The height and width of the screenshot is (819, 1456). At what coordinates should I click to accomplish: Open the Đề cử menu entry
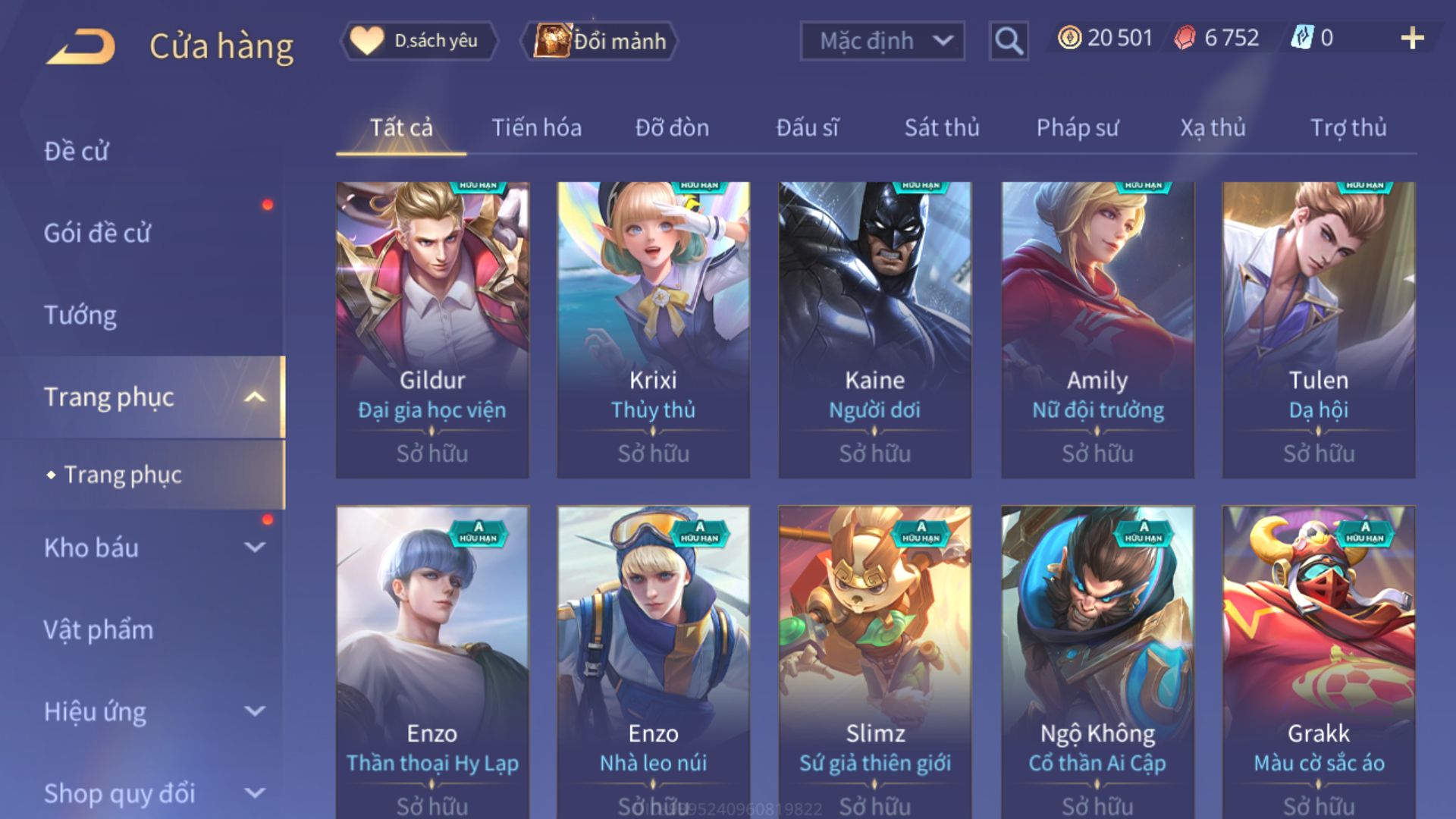(x=77, y=151)
